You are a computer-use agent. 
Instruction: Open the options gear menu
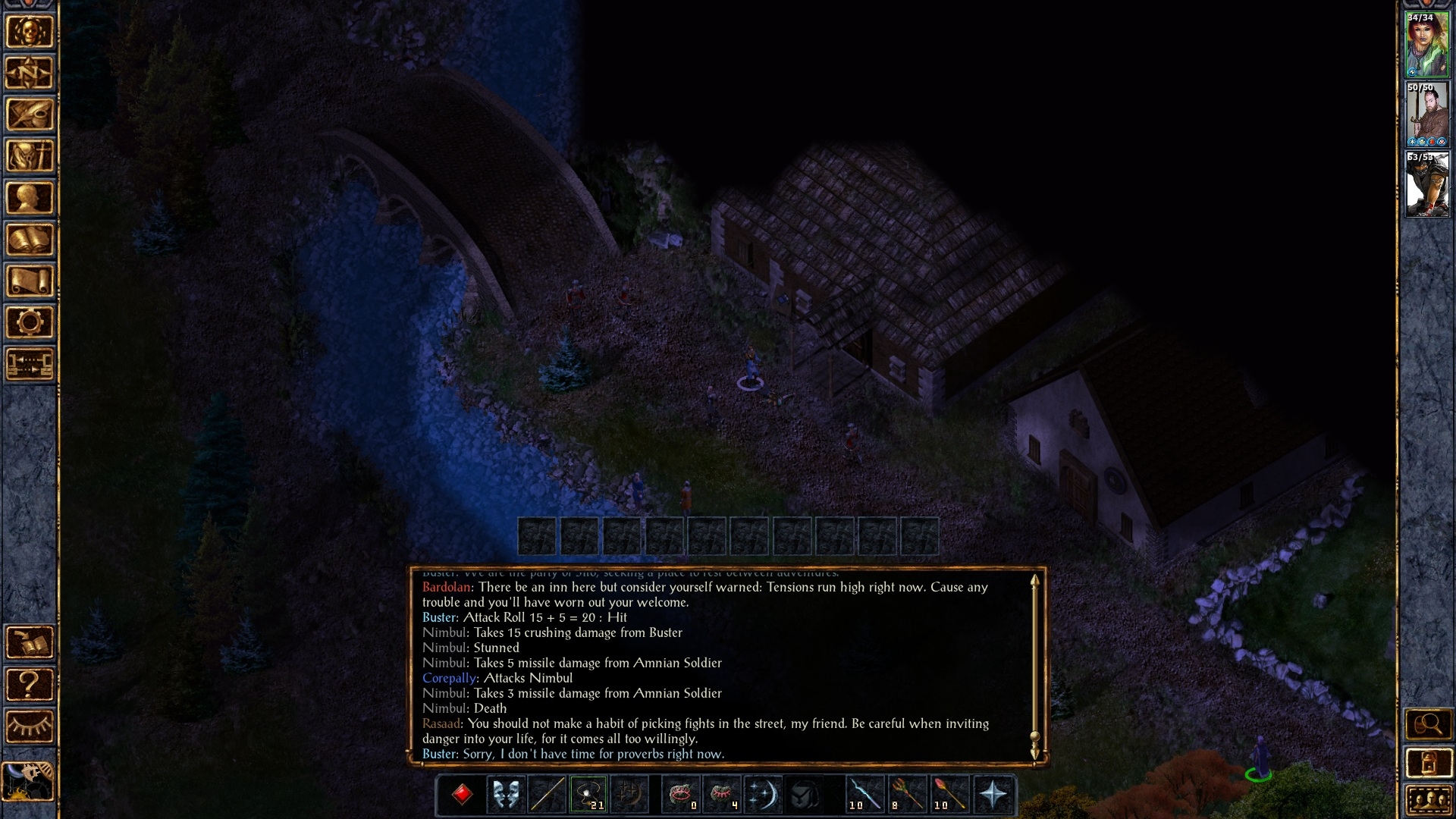point(30,323)
